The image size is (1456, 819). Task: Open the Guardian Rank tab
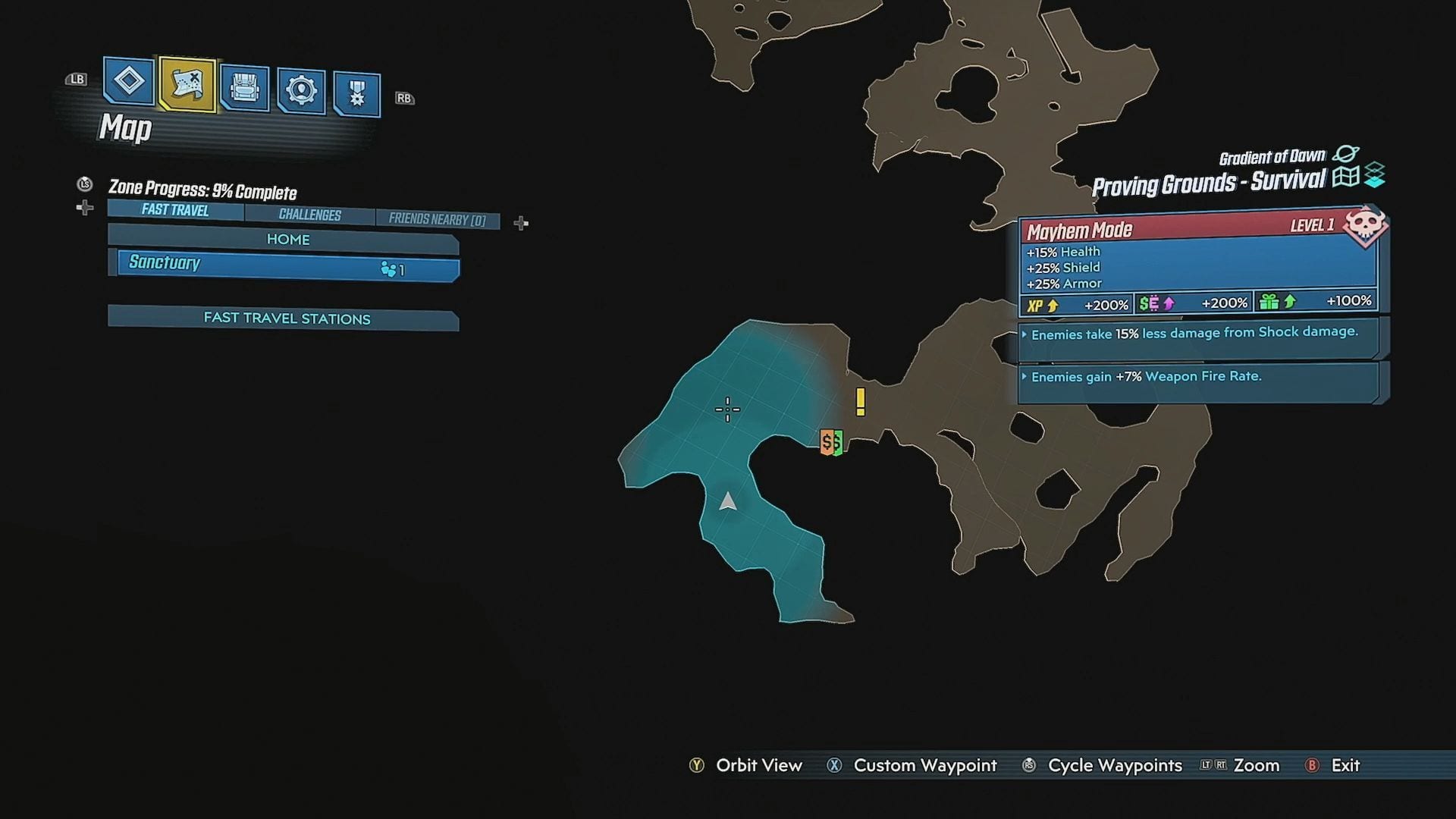pyautogui.click(x=356, y=94)
